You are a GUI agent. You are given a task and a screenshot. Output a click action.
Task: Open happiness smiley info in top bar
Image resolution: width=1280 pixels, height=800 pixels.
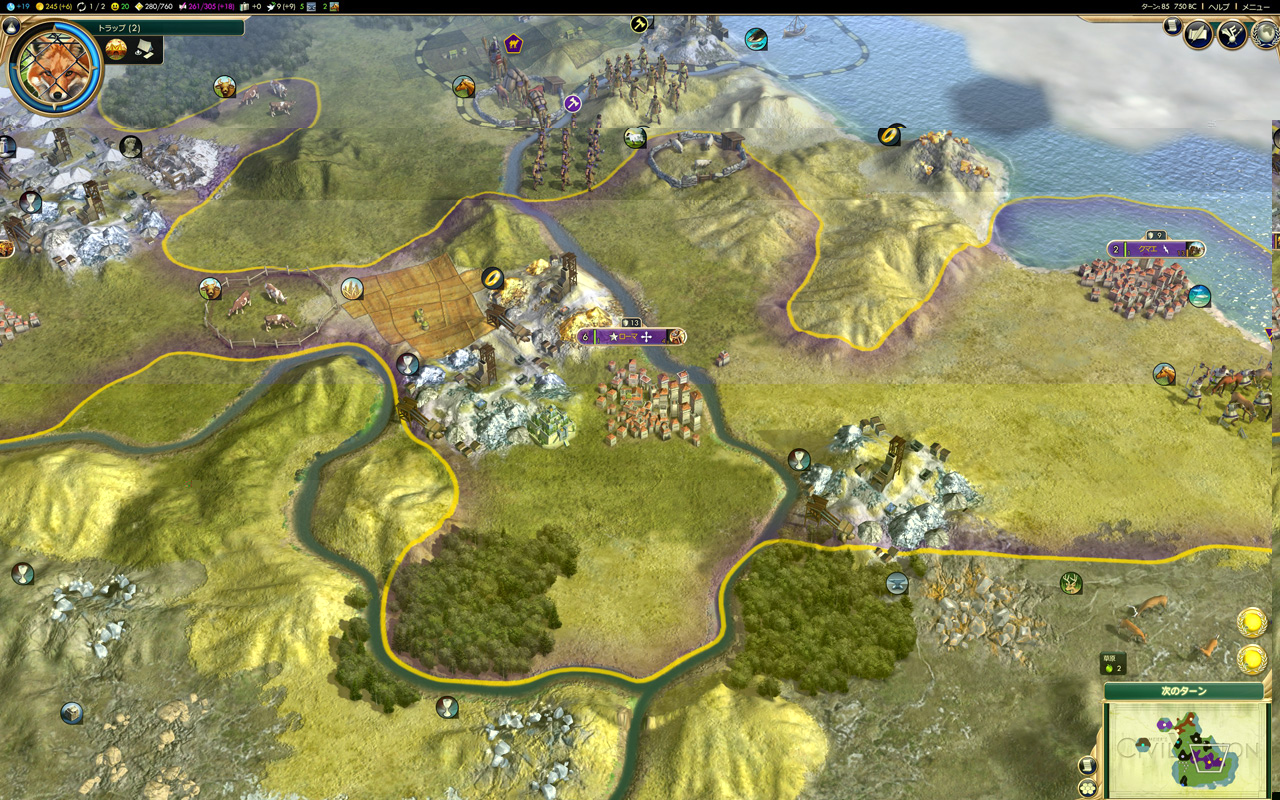[x=117, y=6]
